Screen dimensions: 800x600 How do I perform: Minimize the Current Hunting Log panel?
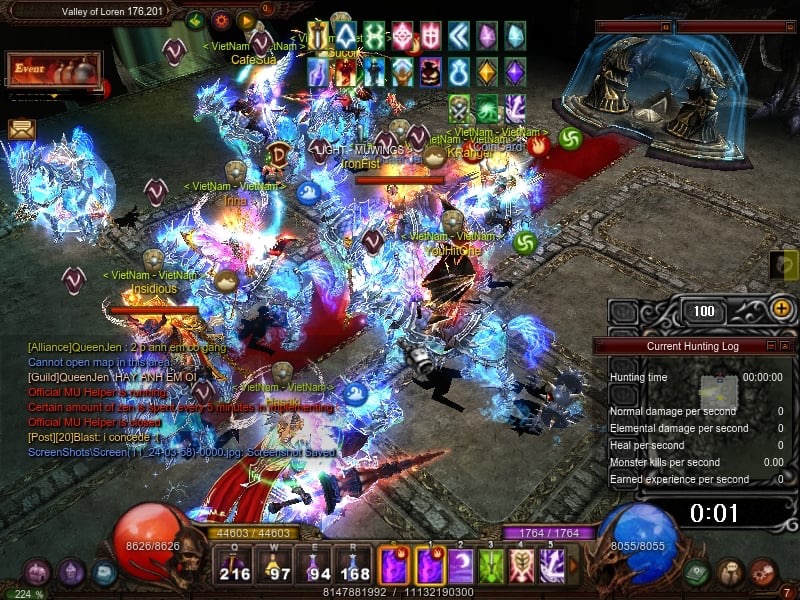pyautogui.click(x=770, y=346)
